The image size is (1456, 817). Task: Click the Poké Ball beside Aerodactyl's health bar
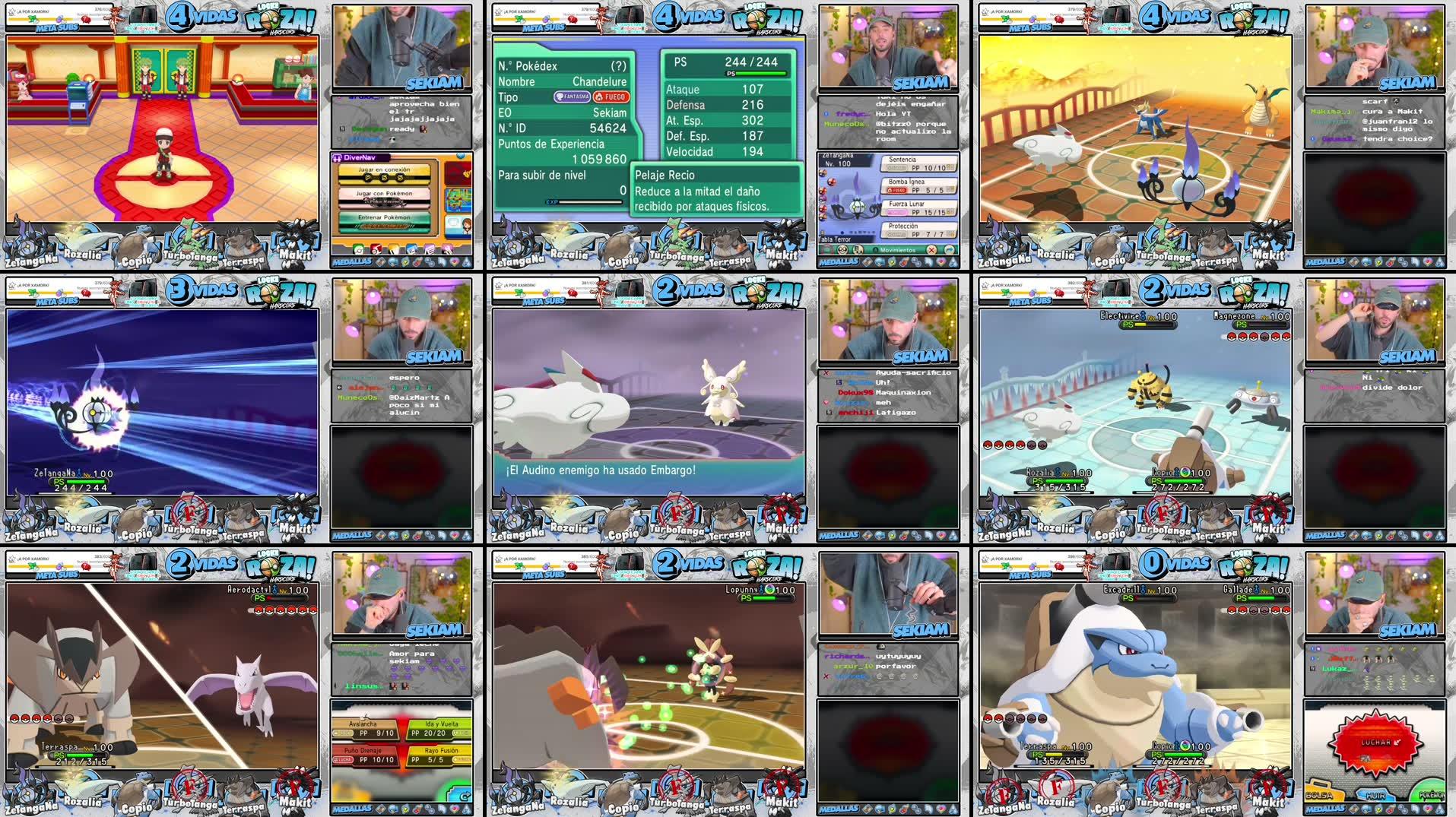259,610
